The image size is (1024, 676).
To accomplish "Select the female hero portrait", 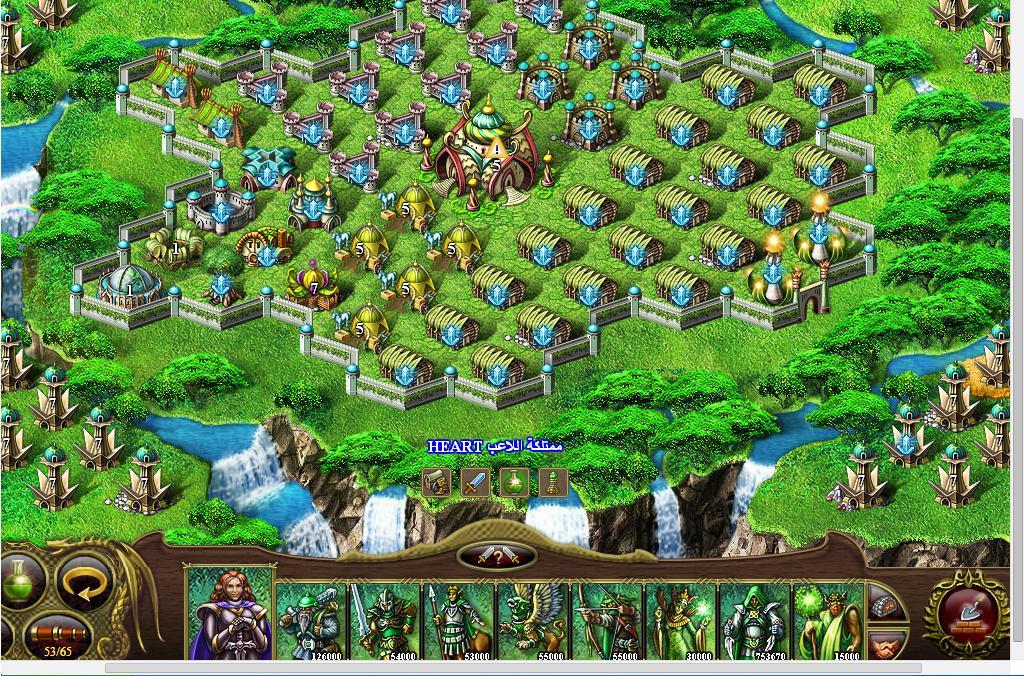I will point(230,612).
